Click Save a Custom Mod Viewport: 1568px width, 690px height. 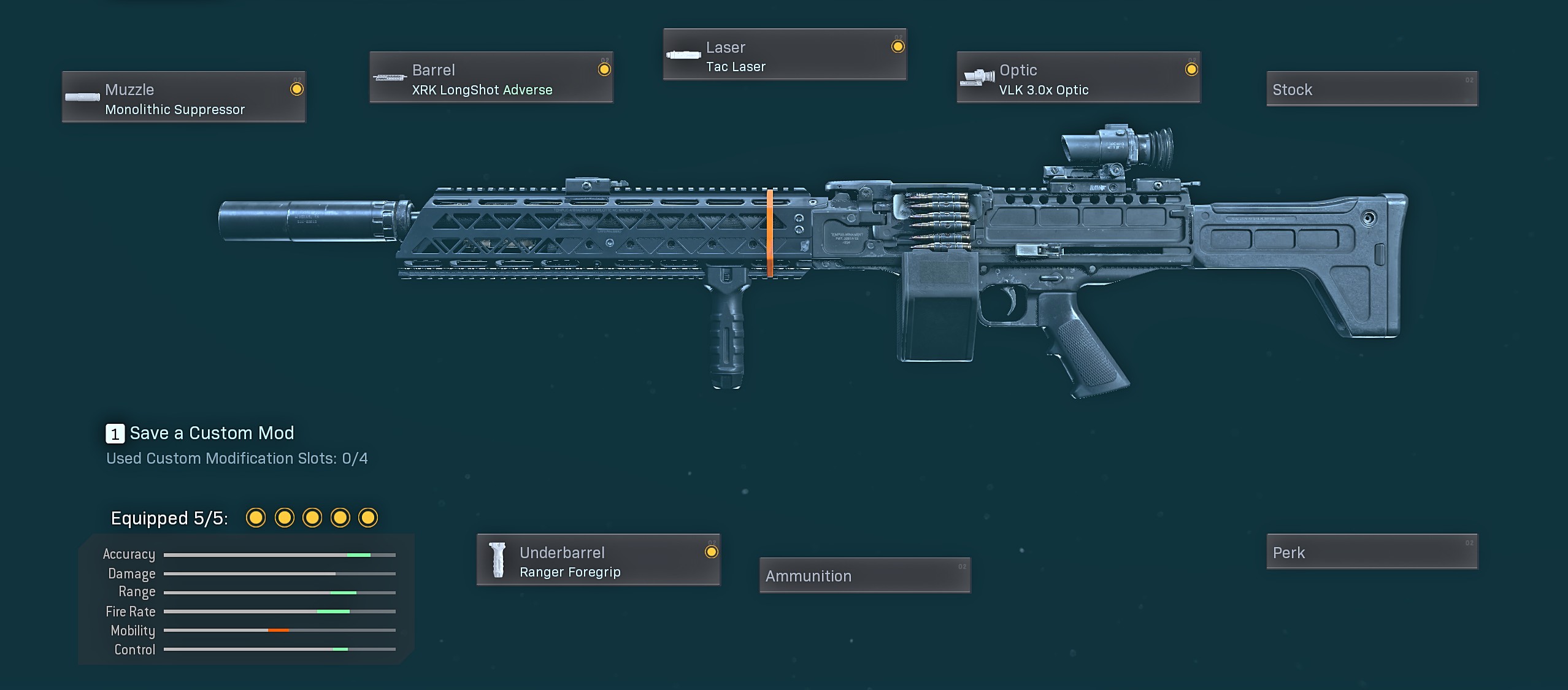pyautogui.click(x=200, y=433)
